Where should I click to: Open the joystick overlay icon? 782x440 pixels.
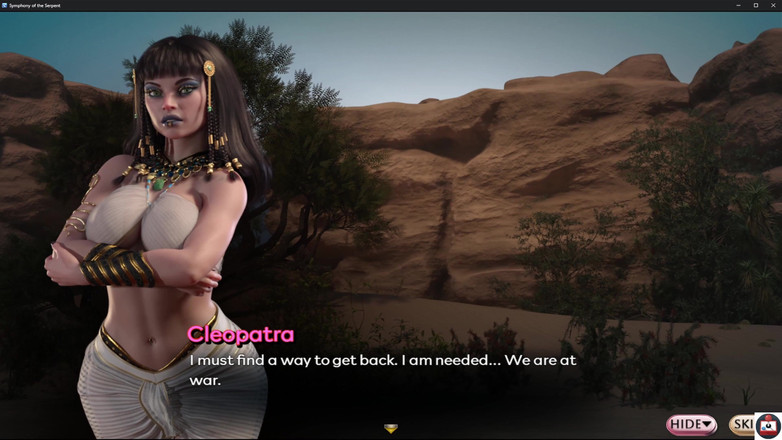(768, 426)
